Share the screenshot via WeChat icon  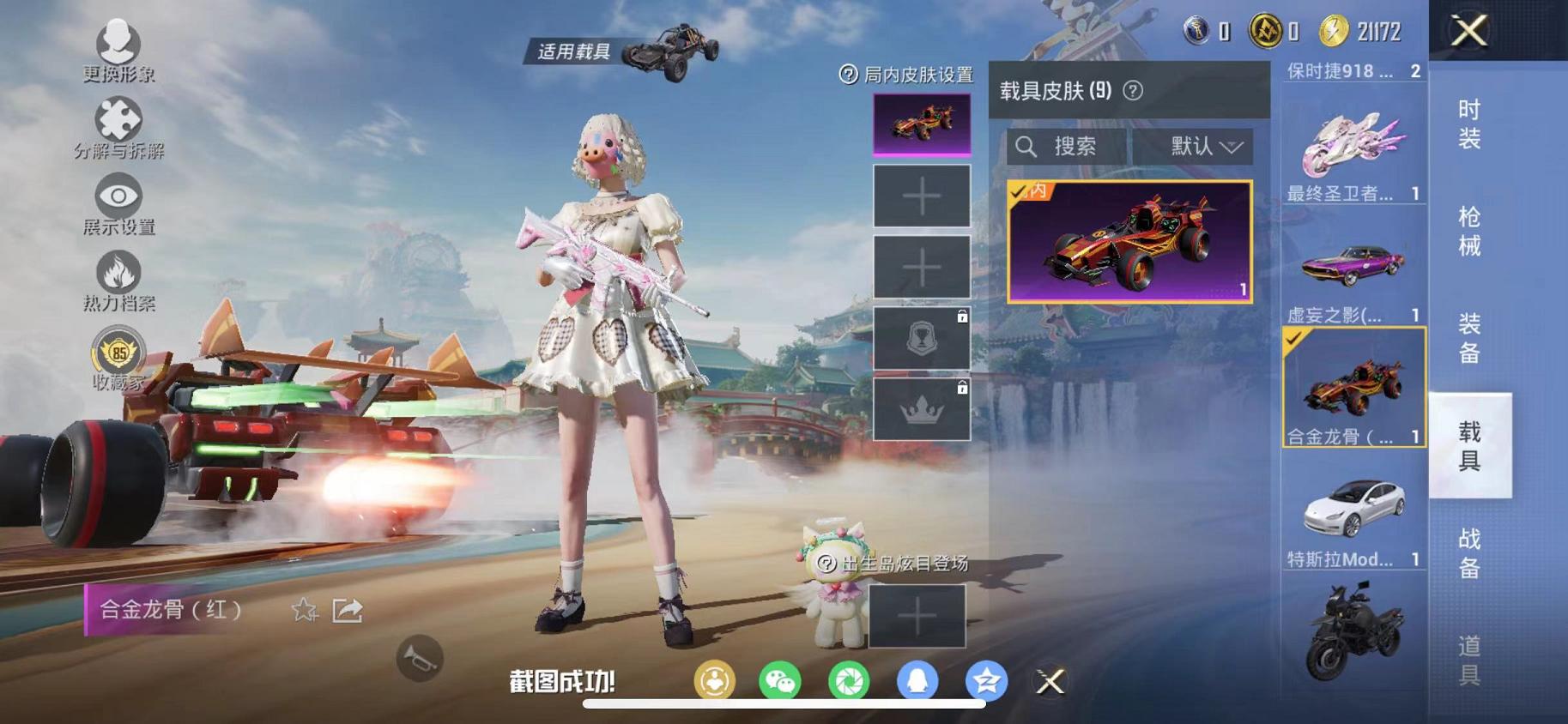point(781,680)
